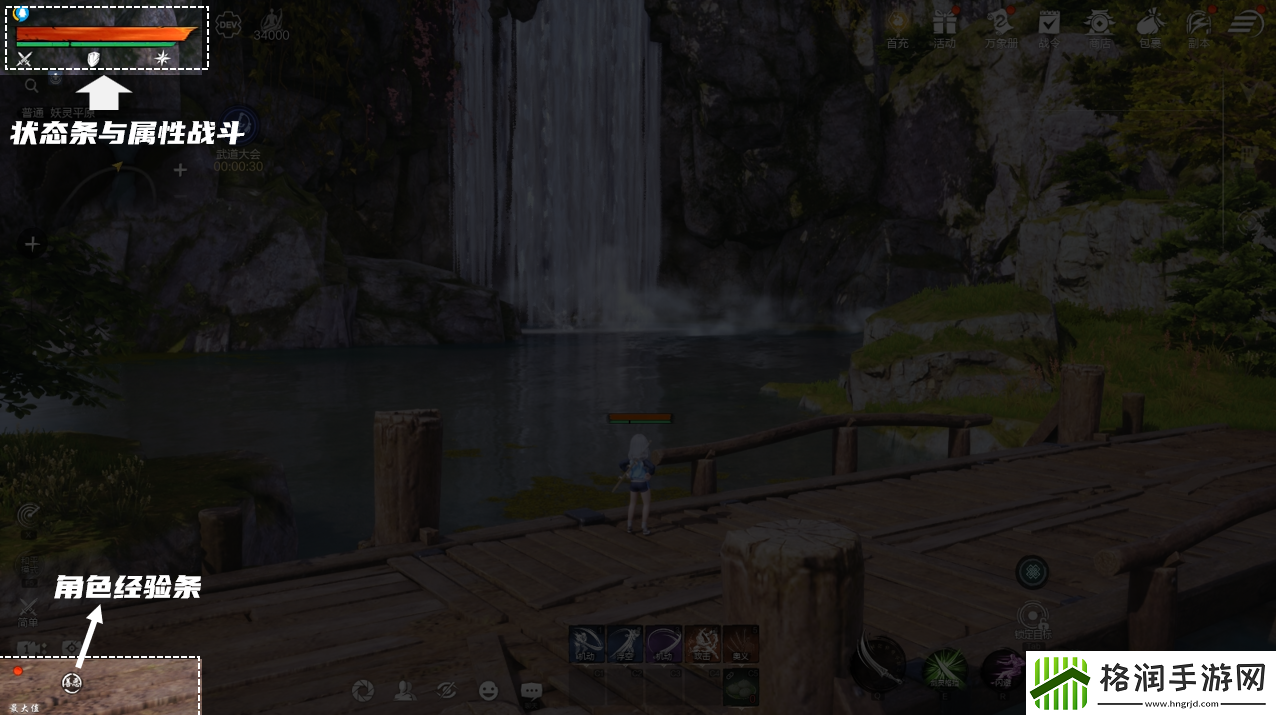Viewport: 1276px width, 715px height.
Task: Click the magnifying glass search icon
Action: coord(32,86)
